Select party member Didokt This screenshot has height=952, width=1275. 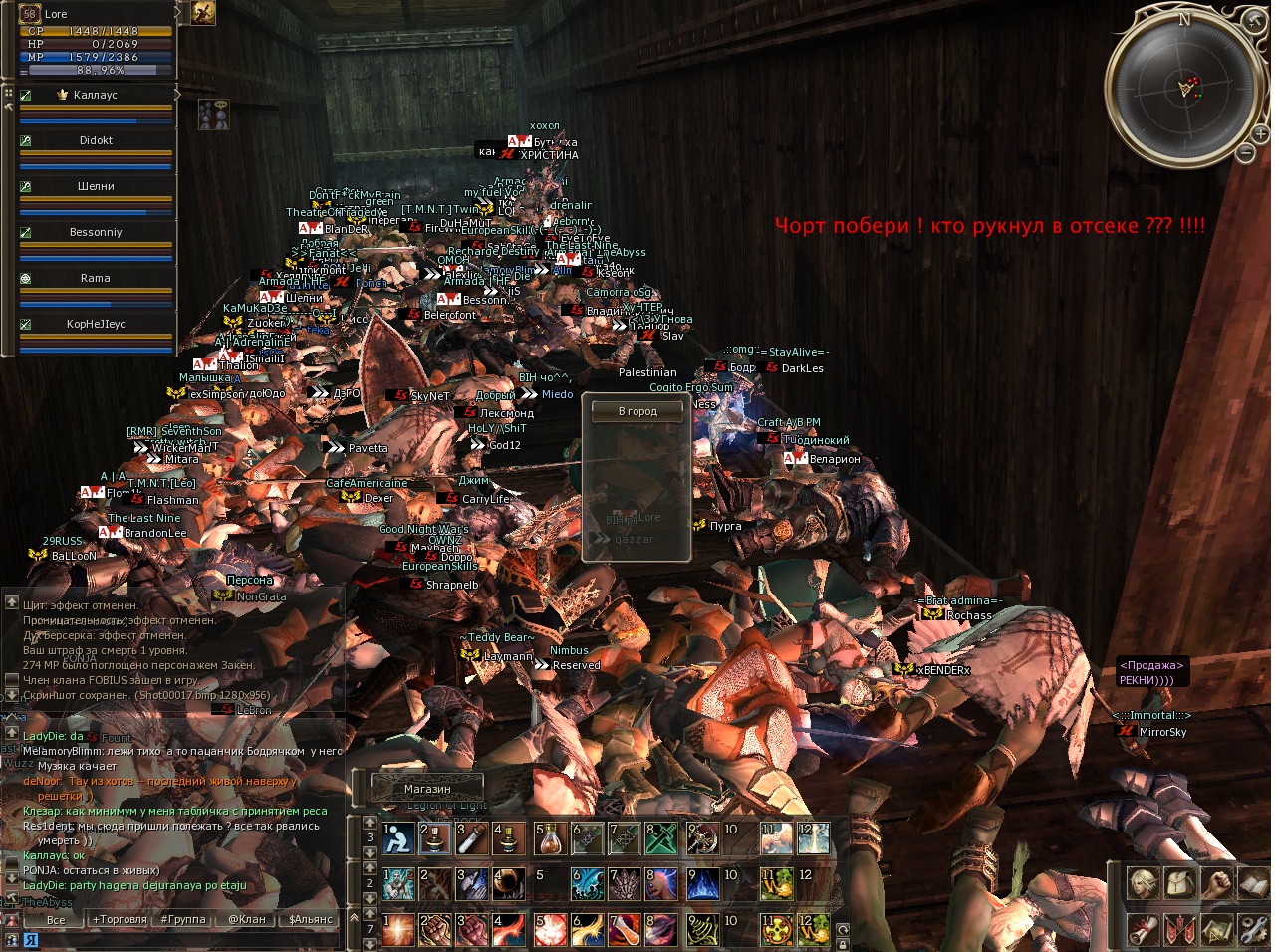click(96, 141)
